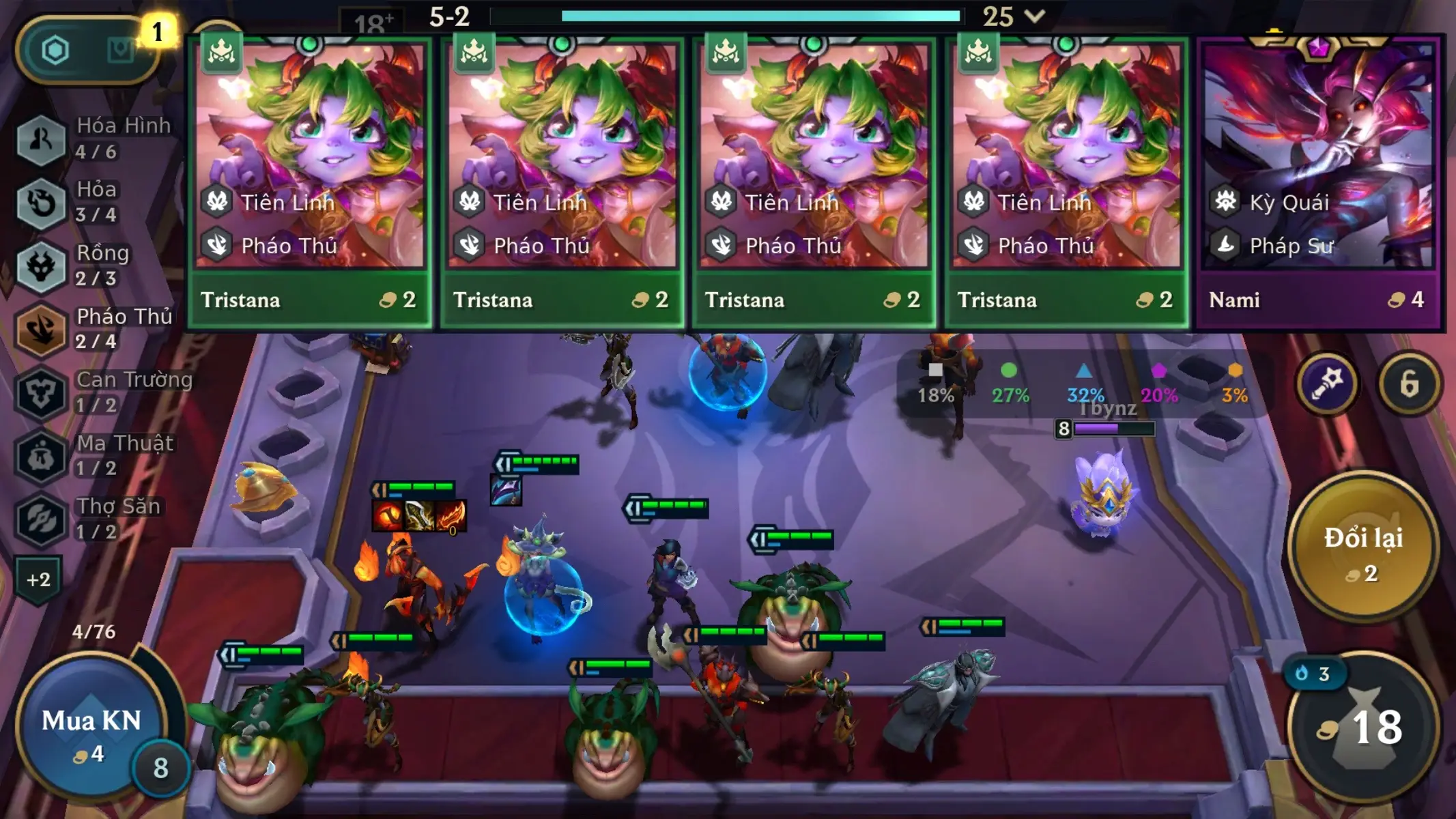The image size is (1456, 819).
Task: Click the hexagon emblem icon top left
Action: pos(55,49)
